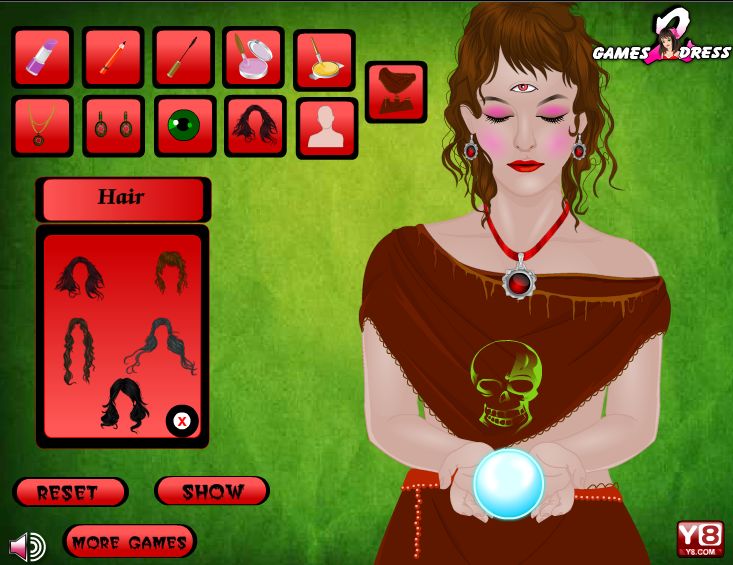733x565 pixels.
Task: Close the Hair panel with the X button
Action: tap(182, 421)
